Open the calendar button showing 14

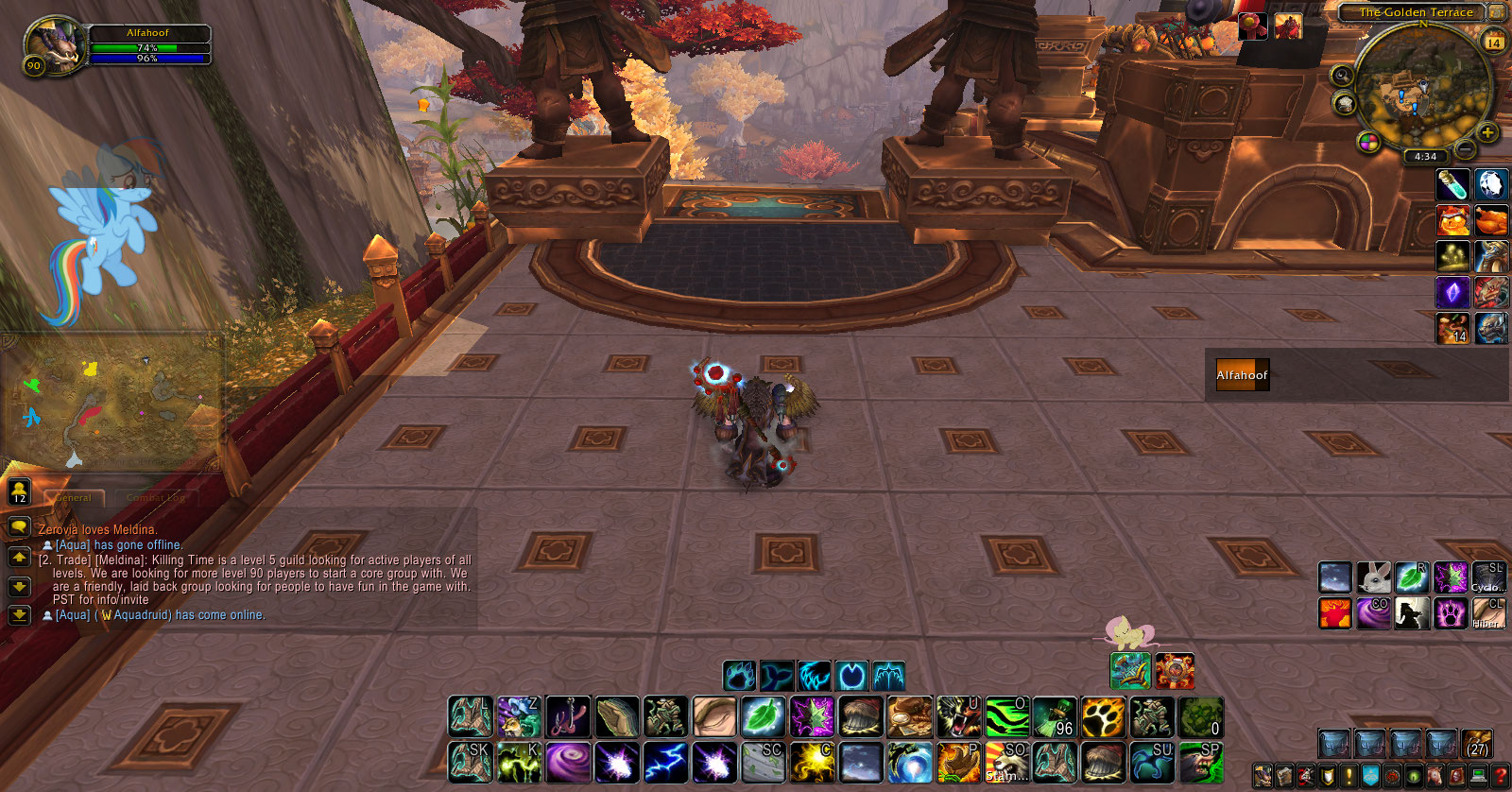[x=1494, y=42]
